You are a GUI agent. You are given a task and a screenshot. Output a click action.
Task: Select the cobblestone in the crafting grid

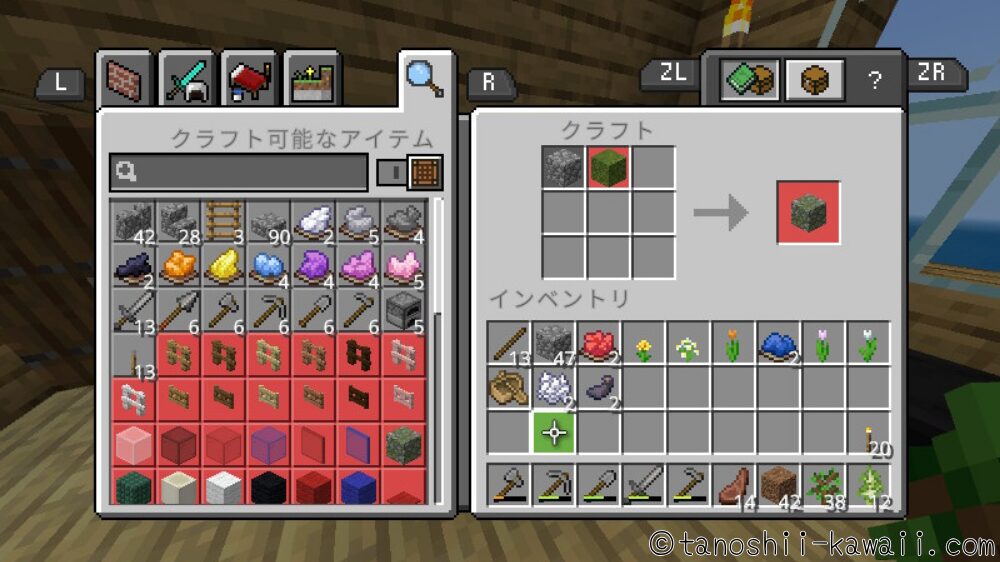click(563, 167)
